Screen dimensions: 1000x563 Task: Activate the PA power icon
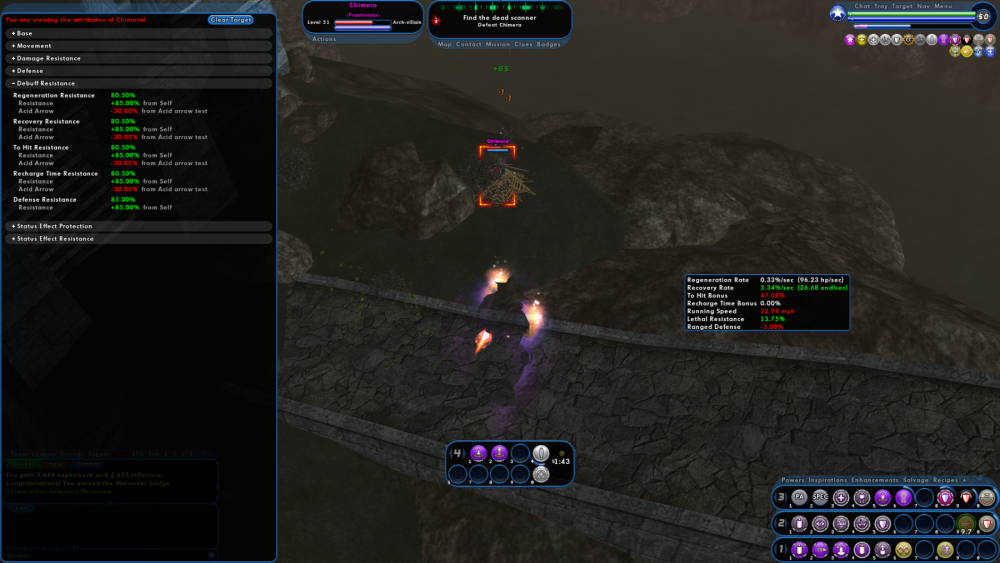799,497
